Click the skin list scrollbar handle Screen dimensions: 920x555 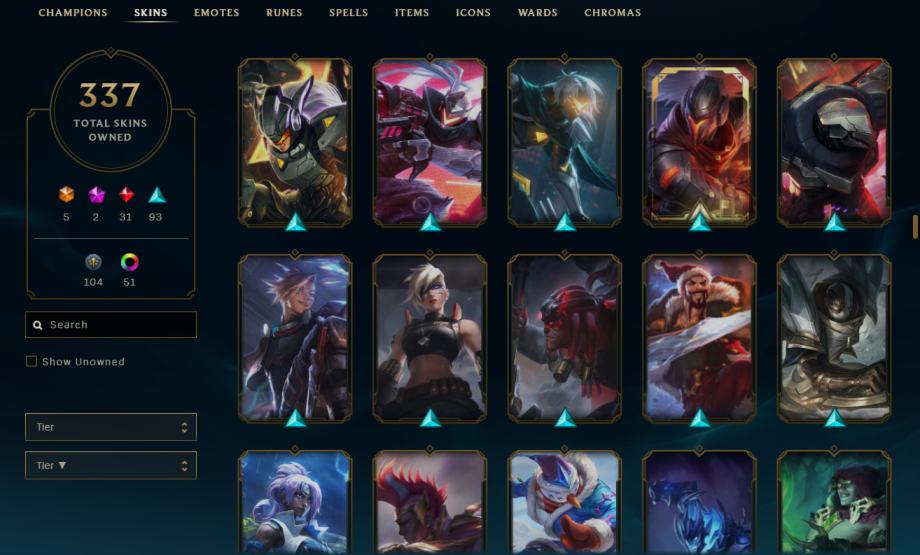click(x=915, y=226)
